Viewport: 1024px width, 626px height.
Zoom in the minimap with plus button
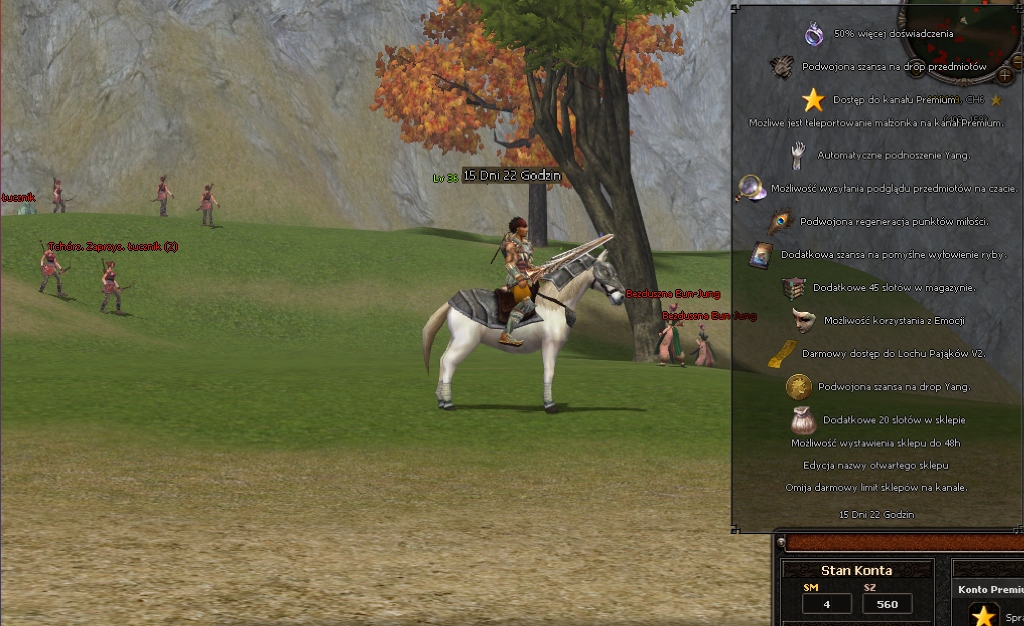1004,75
